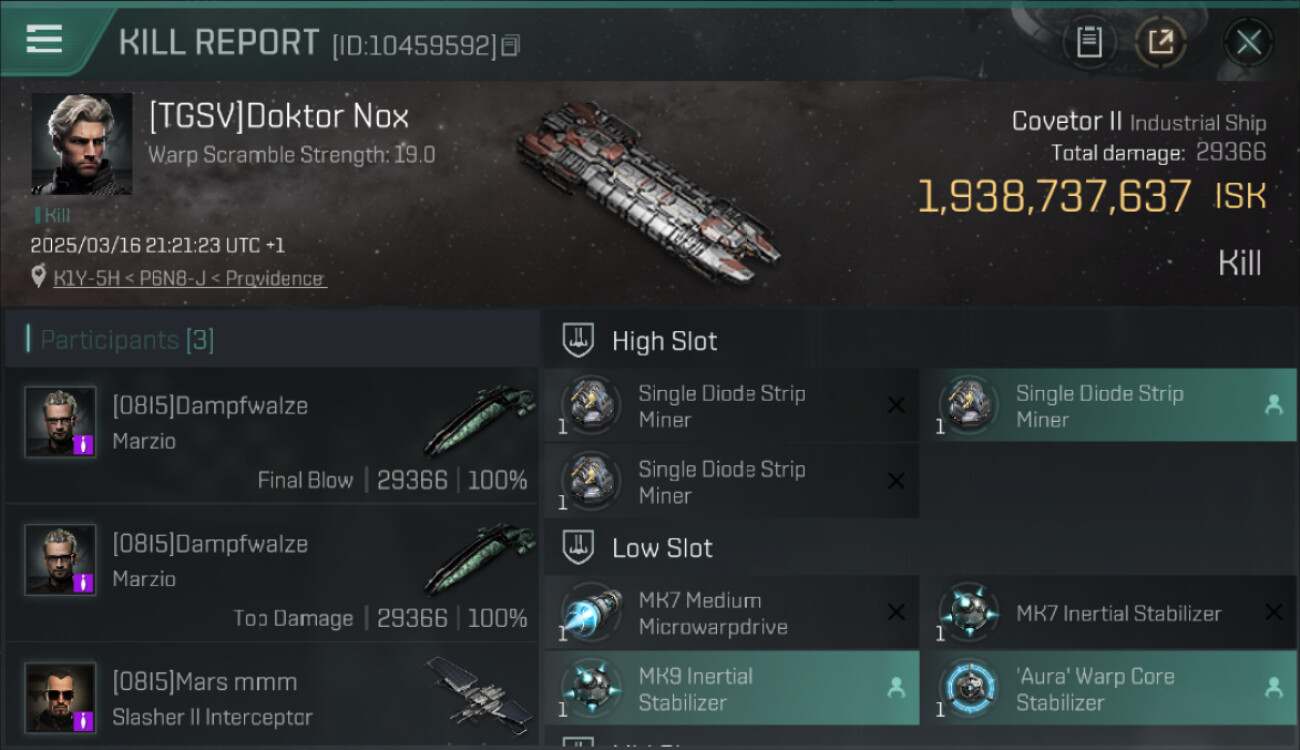Inspect the MK7 Inertial Stabilizer module
The height and width of the screenshot is (750, 1300).
(x=1108, y=613)
